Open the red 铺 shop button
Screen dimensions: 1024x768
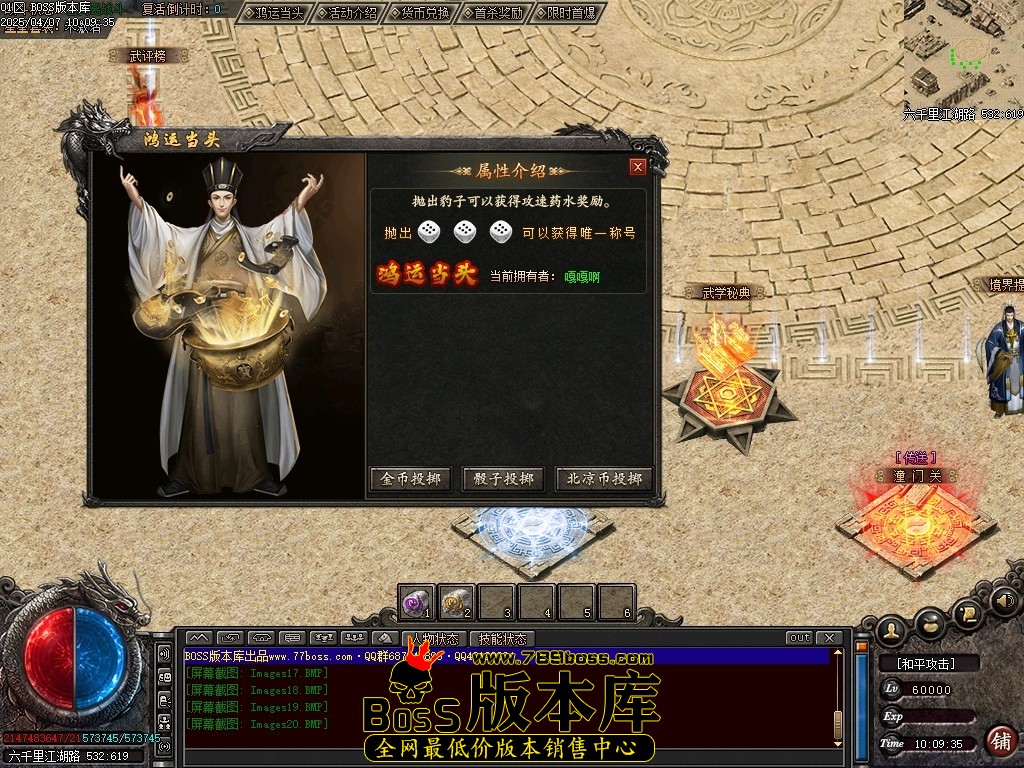tap(1000, 740)
